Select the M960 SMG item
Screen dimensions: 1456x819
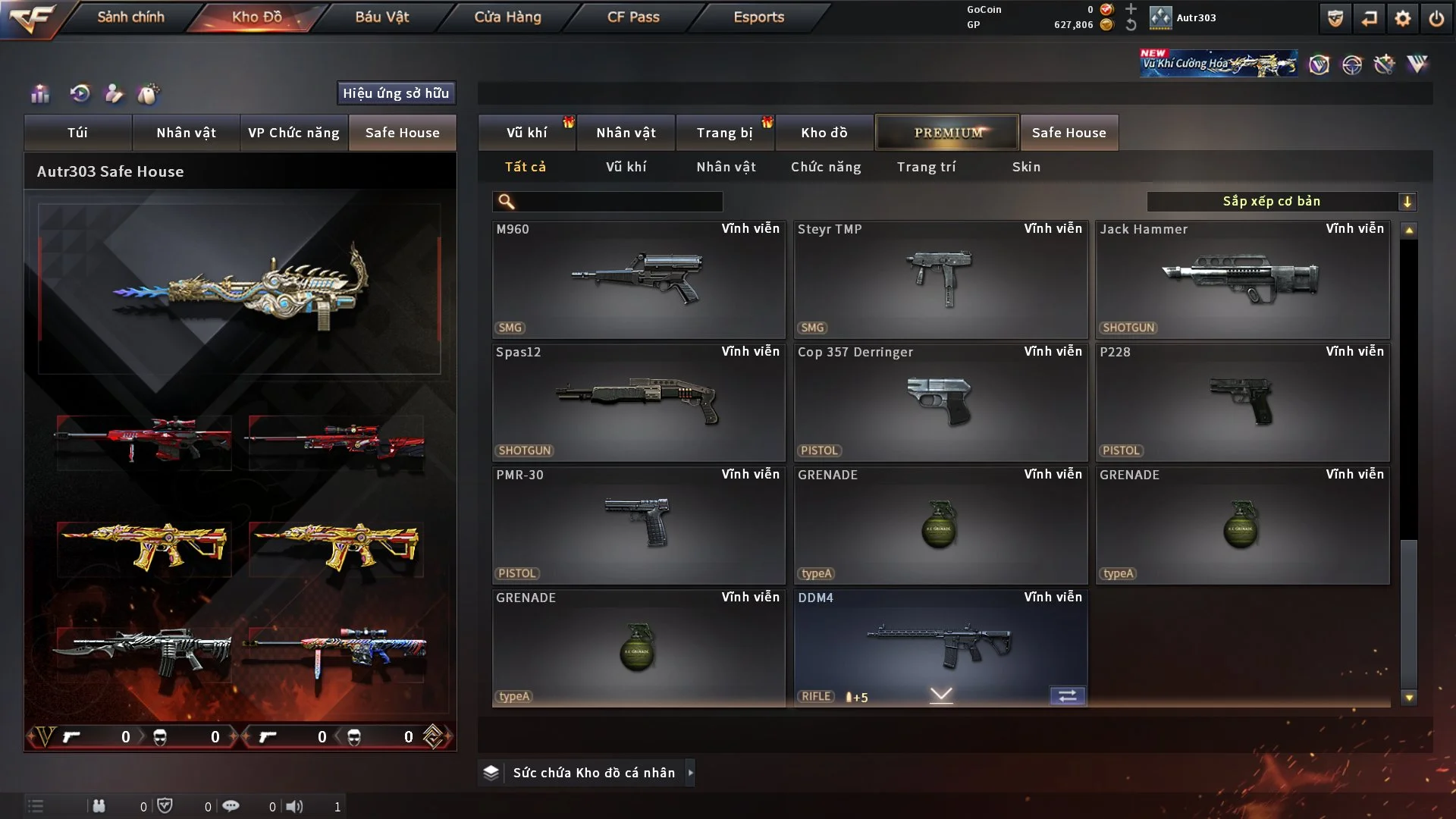[638, 279]
